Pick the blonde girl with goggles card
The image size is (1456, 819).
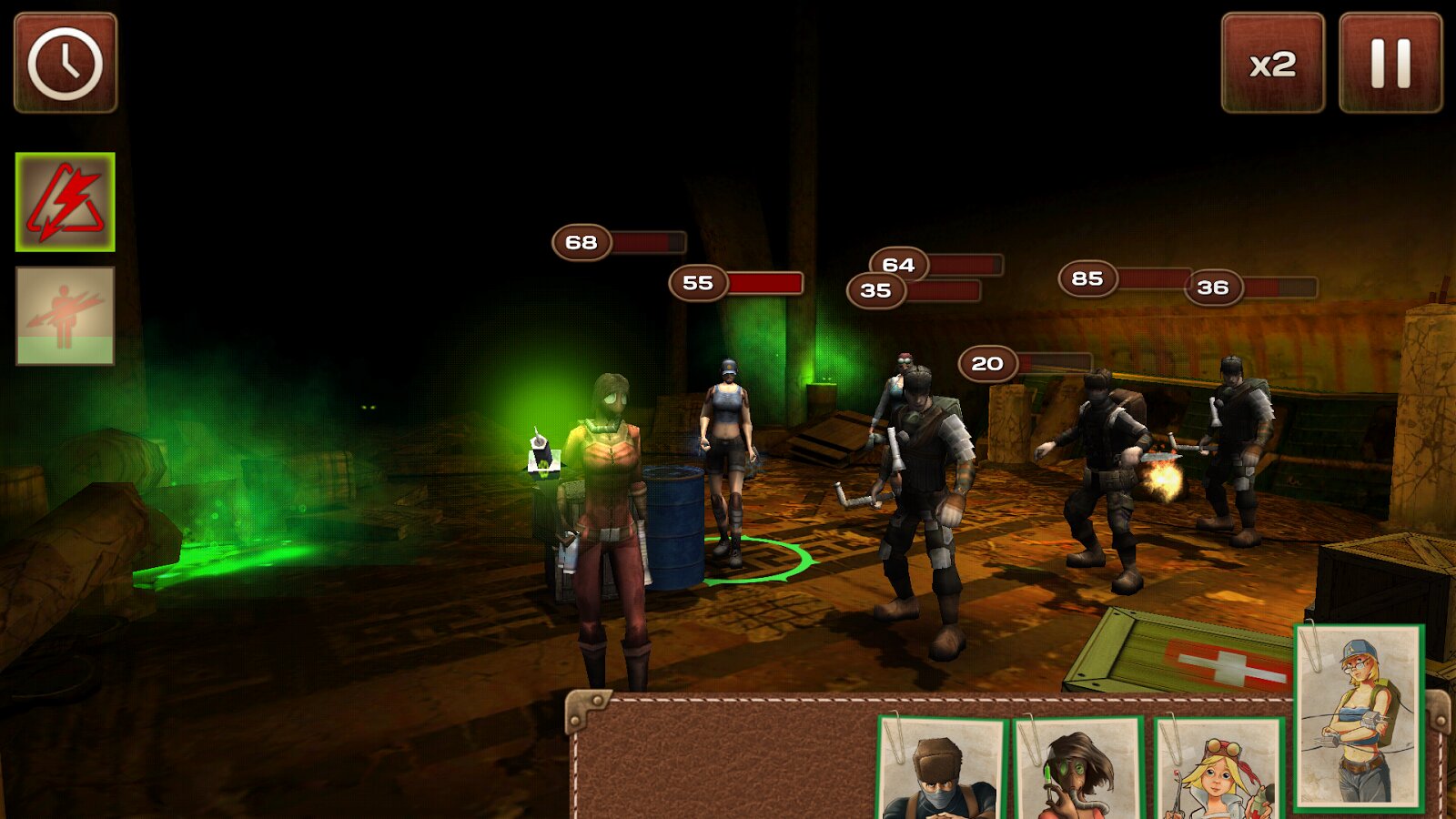1218,769
